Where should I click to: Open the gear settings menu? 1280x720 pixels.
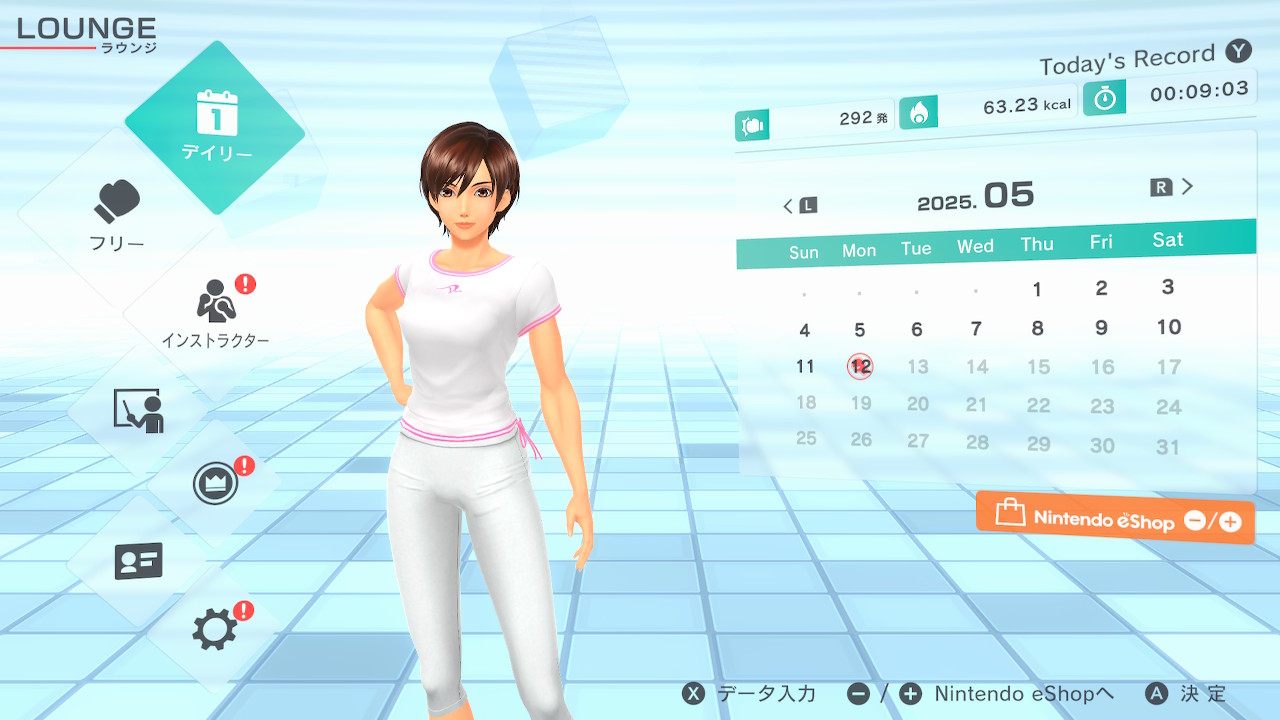tap(216, 630)
